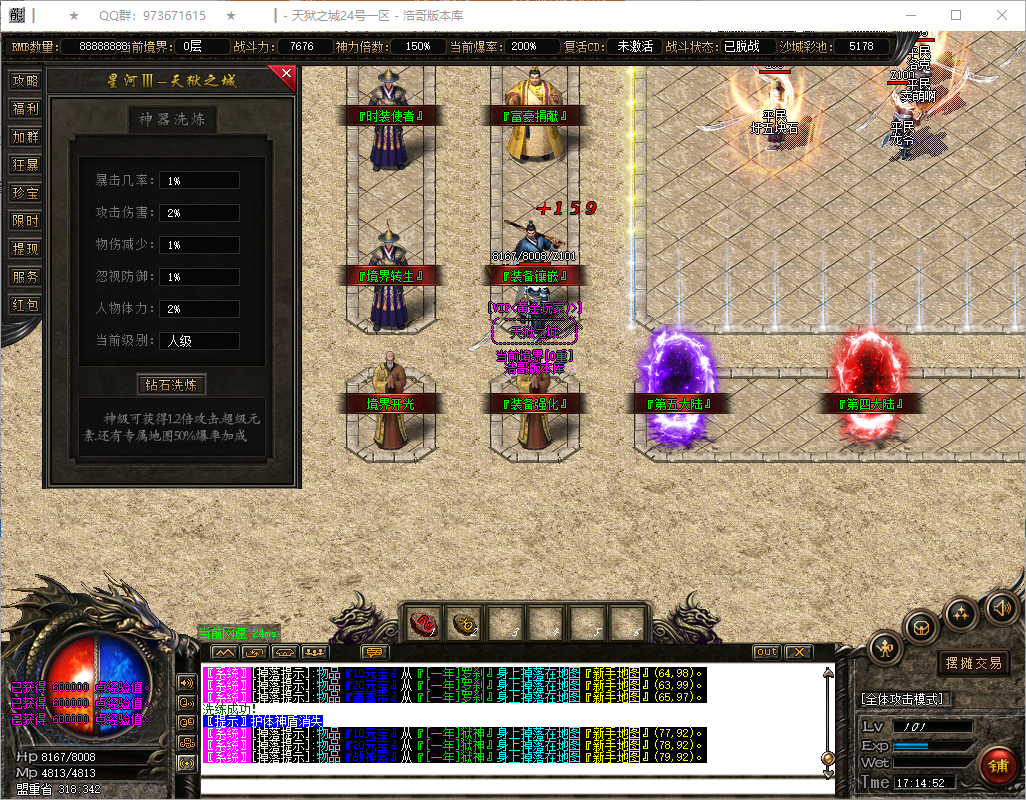Open the 攻略 guide menu

[x=25, y=81]
